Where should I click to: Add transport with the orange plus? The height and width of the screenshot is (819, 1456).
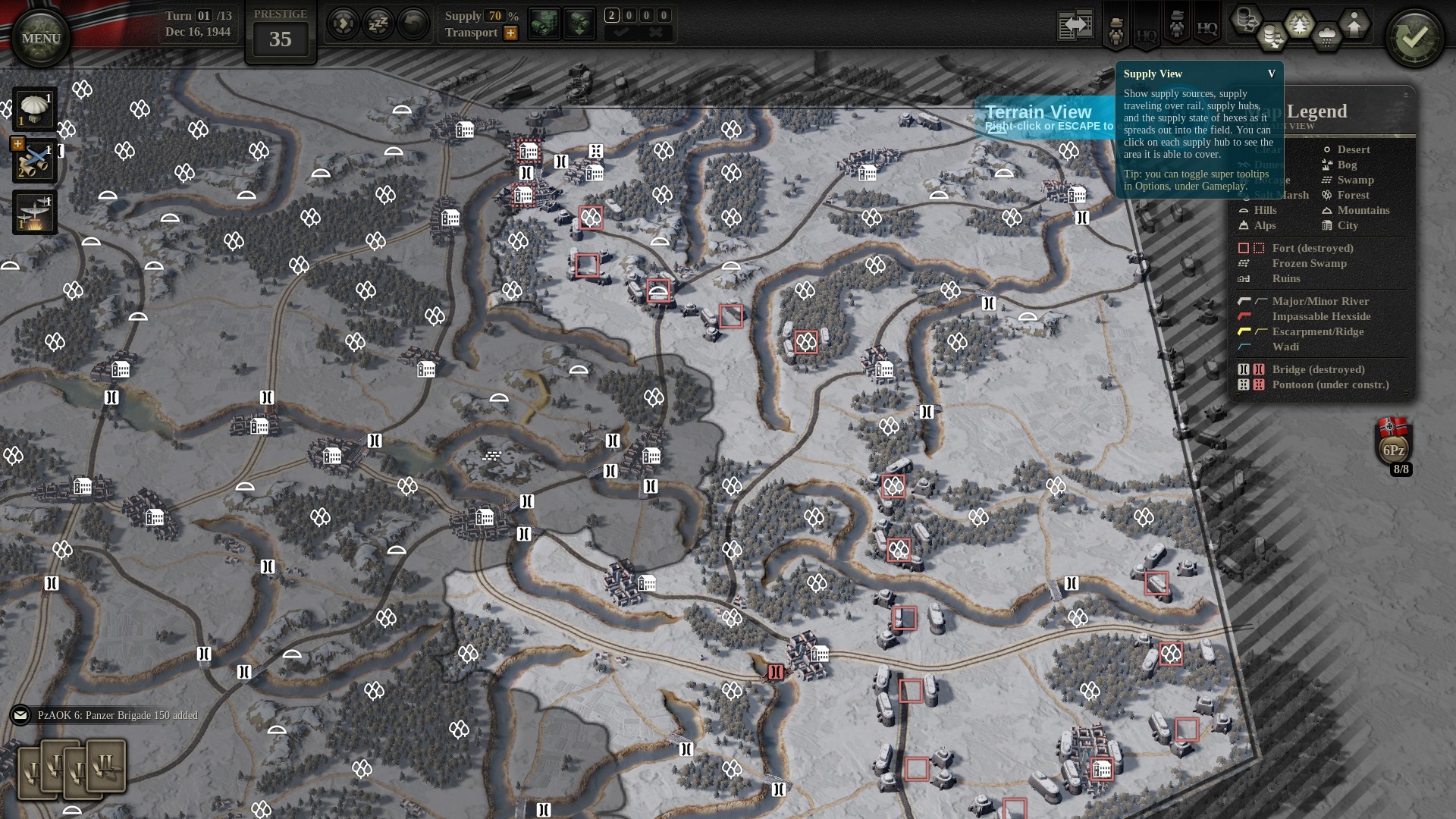(x=511, y=33)
